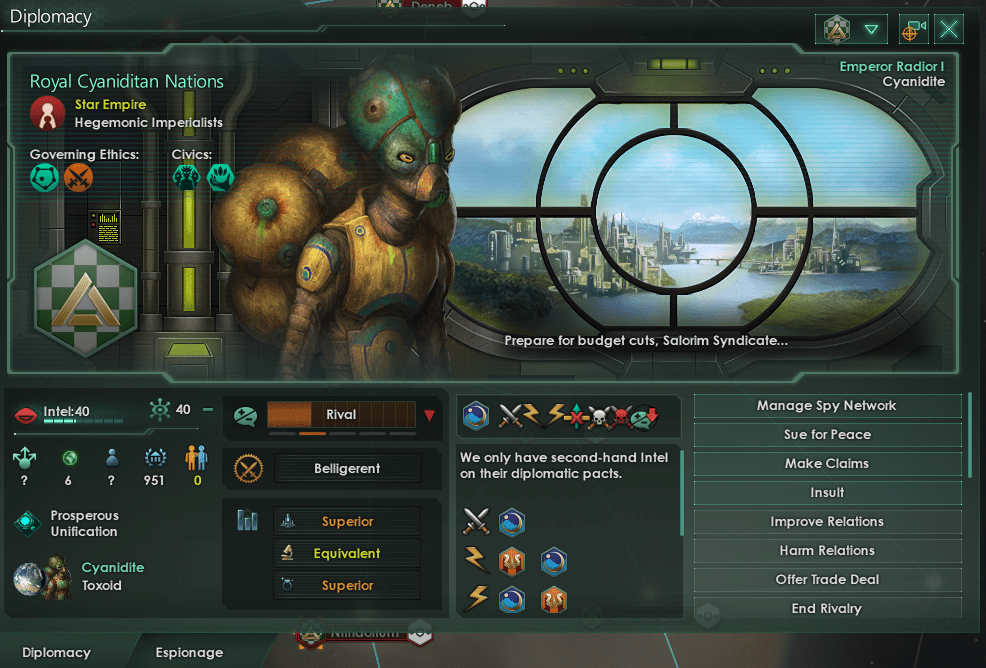The width and height of the screenshot is (986, 668).
Task: Select Make Claims action
Action: pyautogui.click(x=826, y=464)
